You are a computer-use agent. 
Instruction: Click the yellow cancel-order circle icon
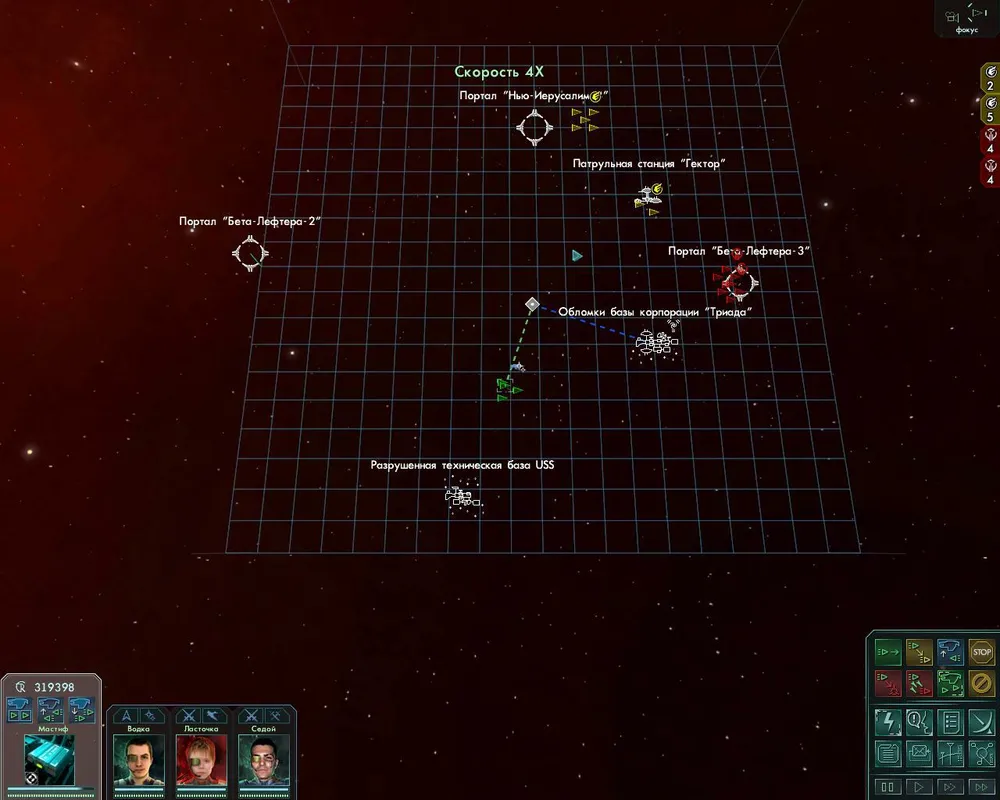981,684
